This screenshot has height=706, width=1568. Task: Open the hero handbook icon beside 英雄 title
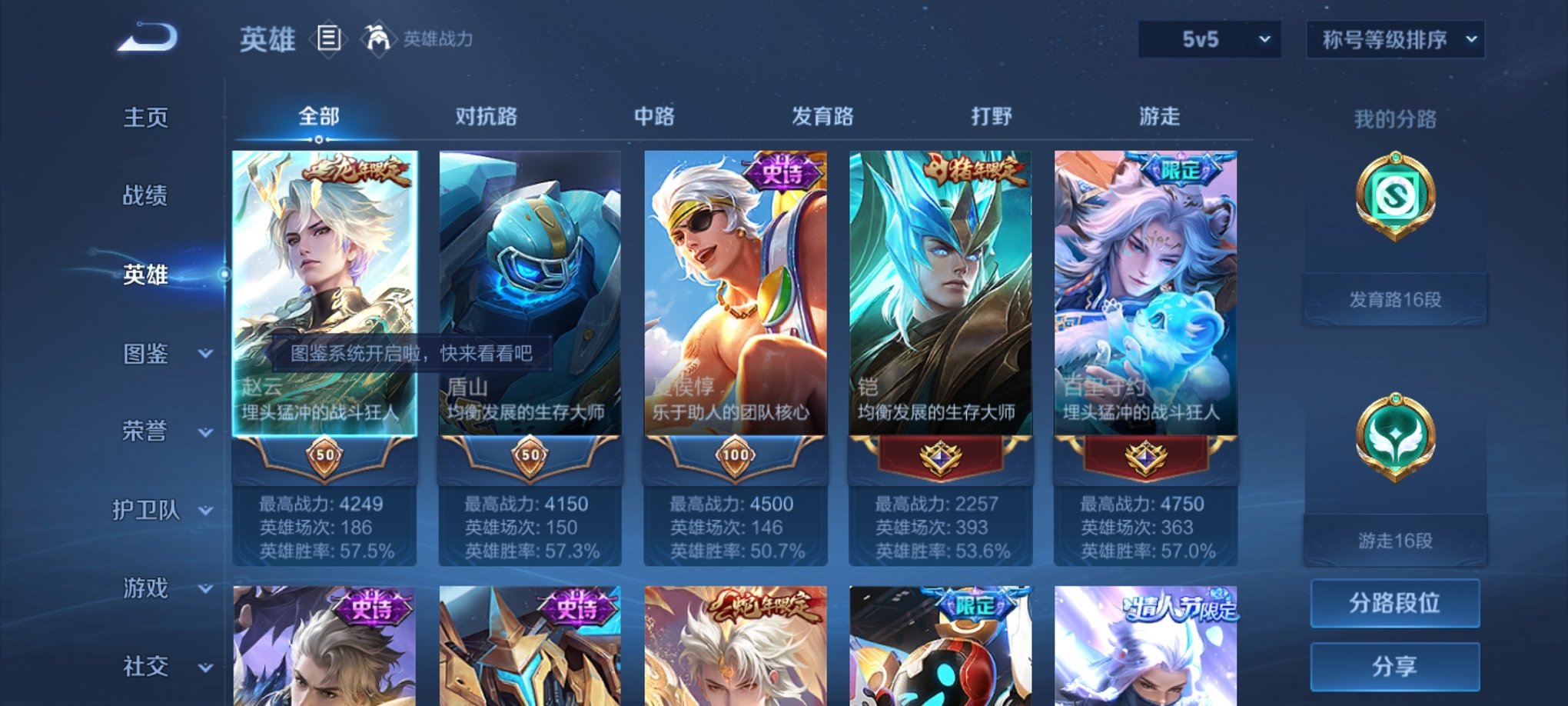[329, 40]
